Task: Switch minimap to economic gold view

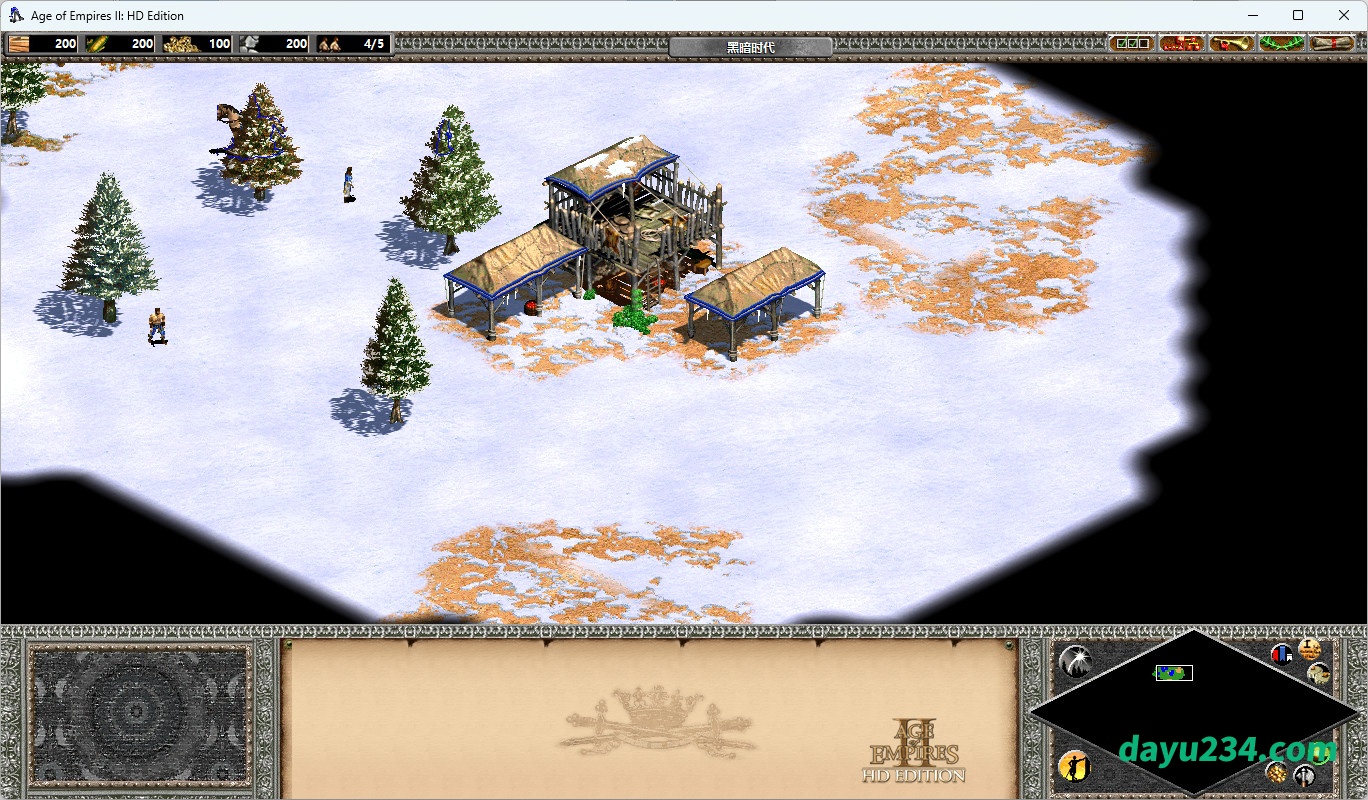Action: [1276, 771]
